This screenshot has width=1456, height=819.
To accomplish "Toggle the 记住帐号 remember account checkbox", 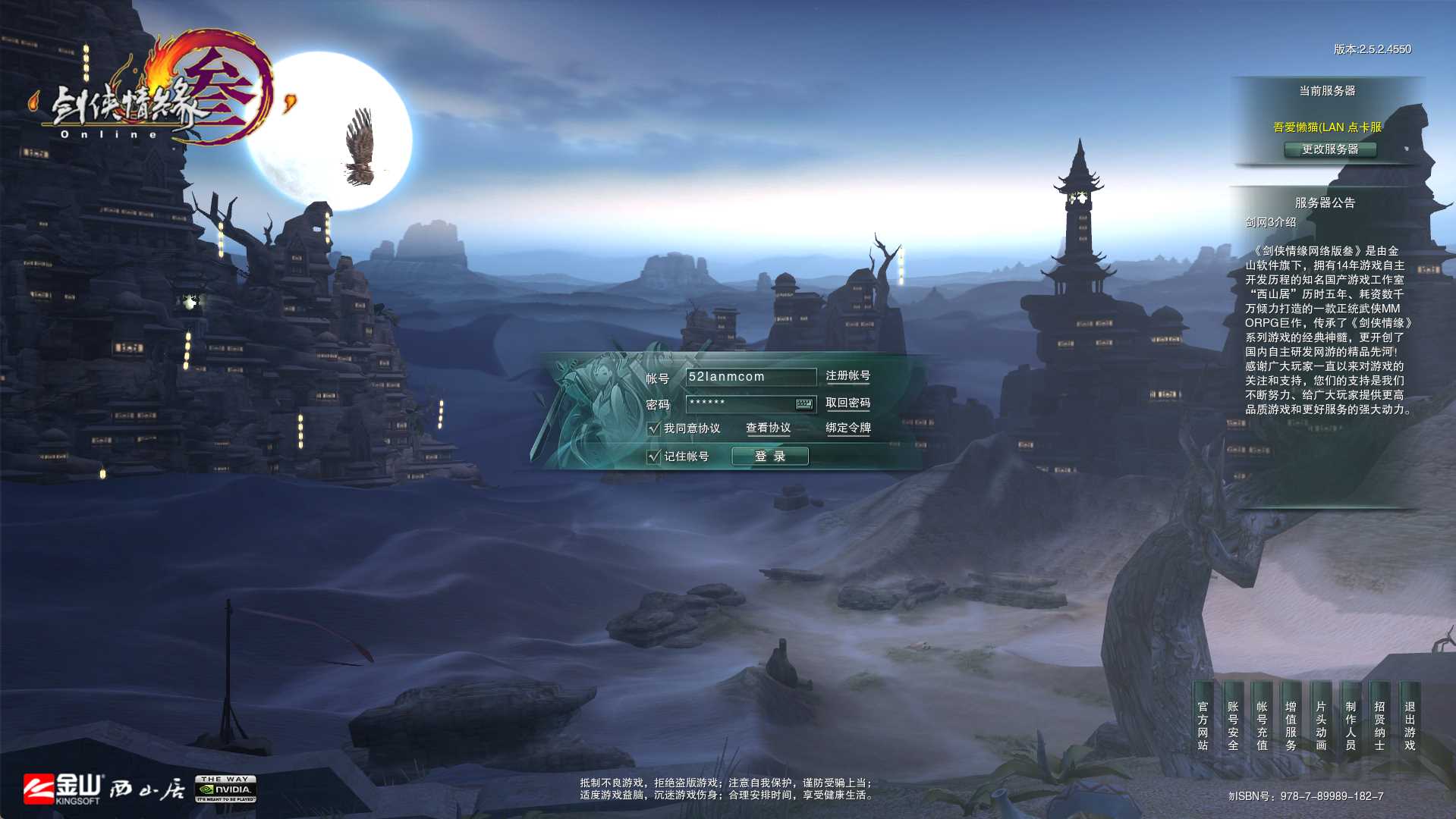I will point(654,457).
